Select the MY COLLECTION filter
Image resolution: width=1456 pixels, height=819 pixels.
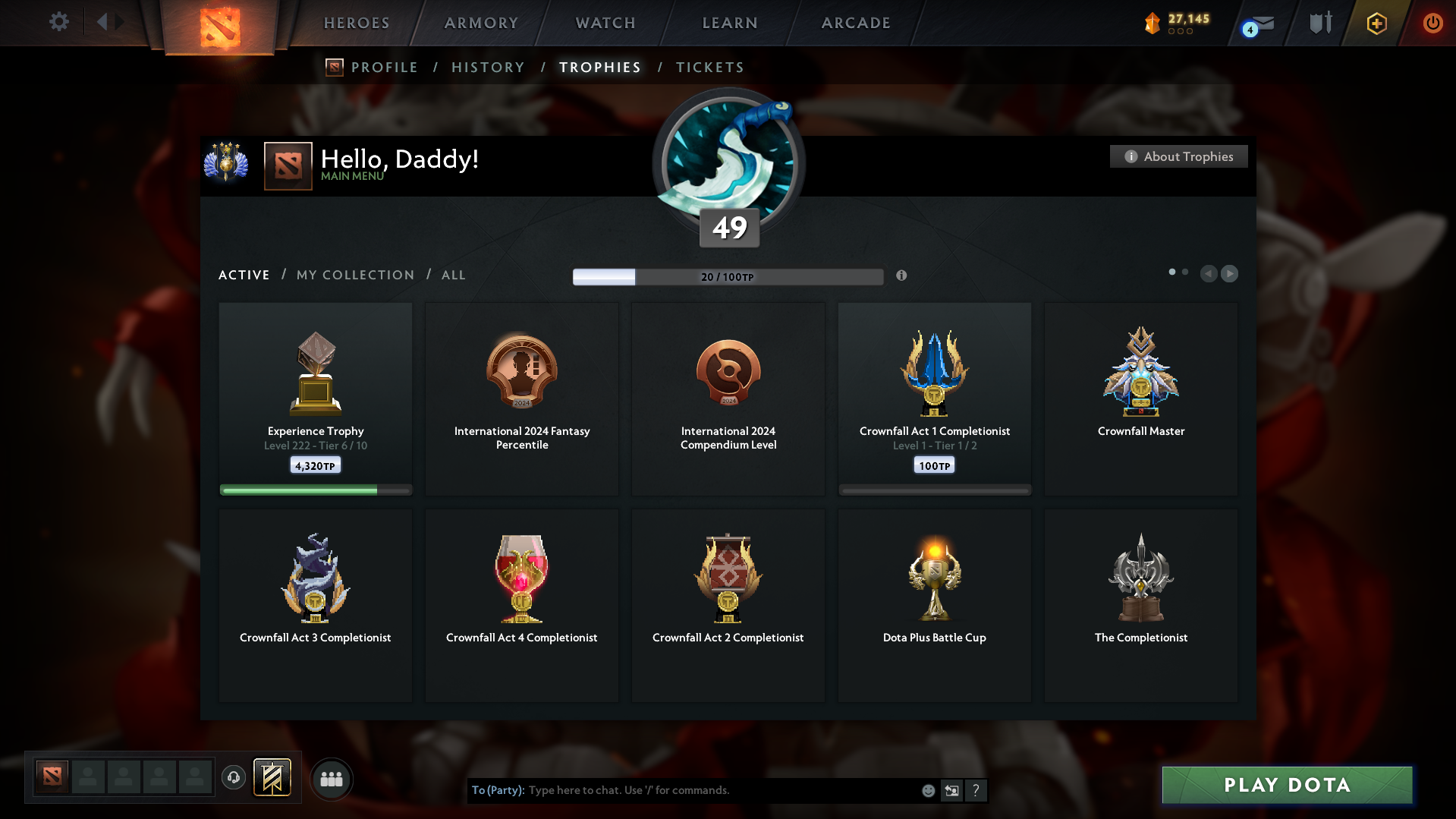click(x=354, y=275)
